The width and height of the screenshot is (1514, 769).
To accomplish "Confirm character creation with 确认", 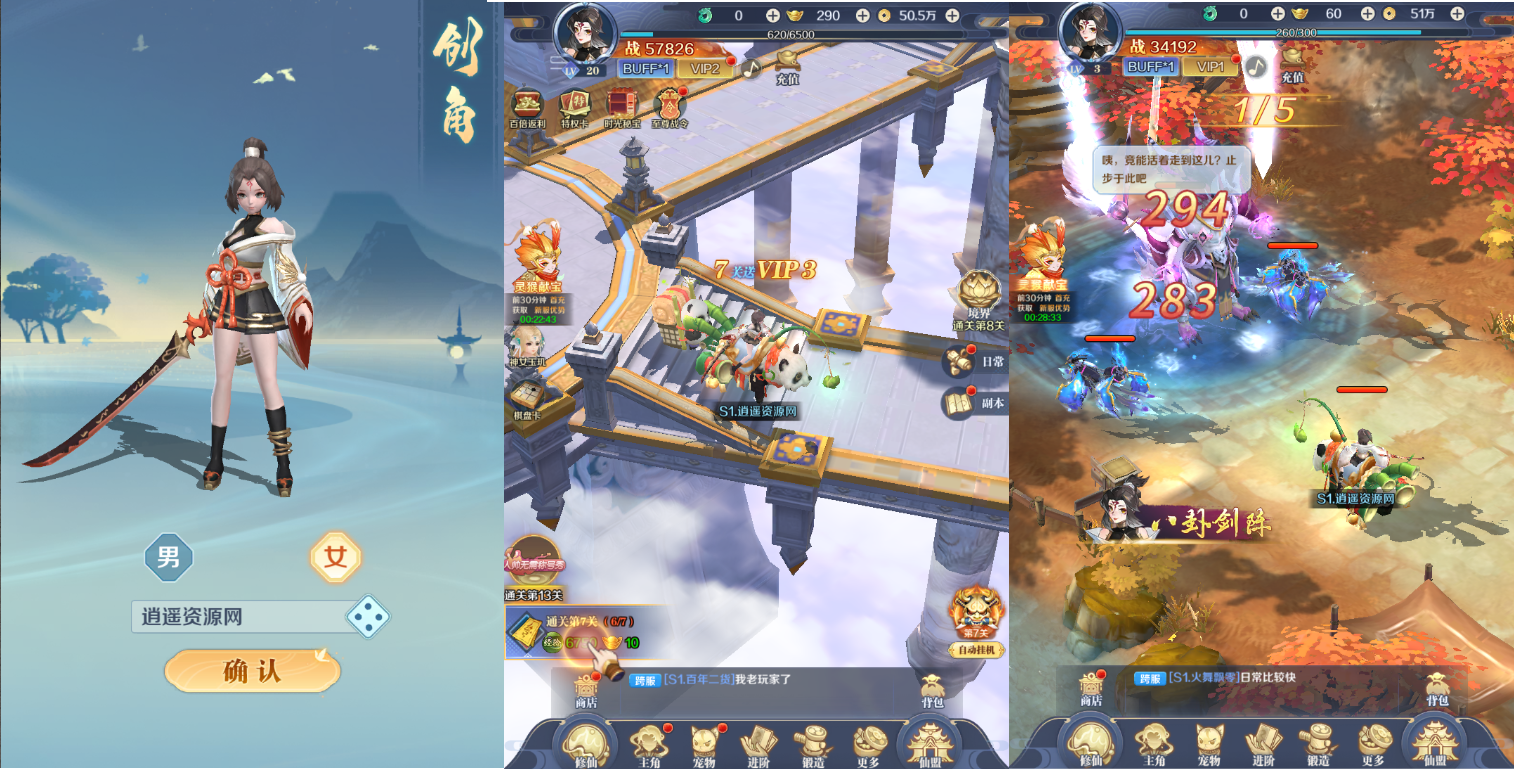I will click(252, 671).
